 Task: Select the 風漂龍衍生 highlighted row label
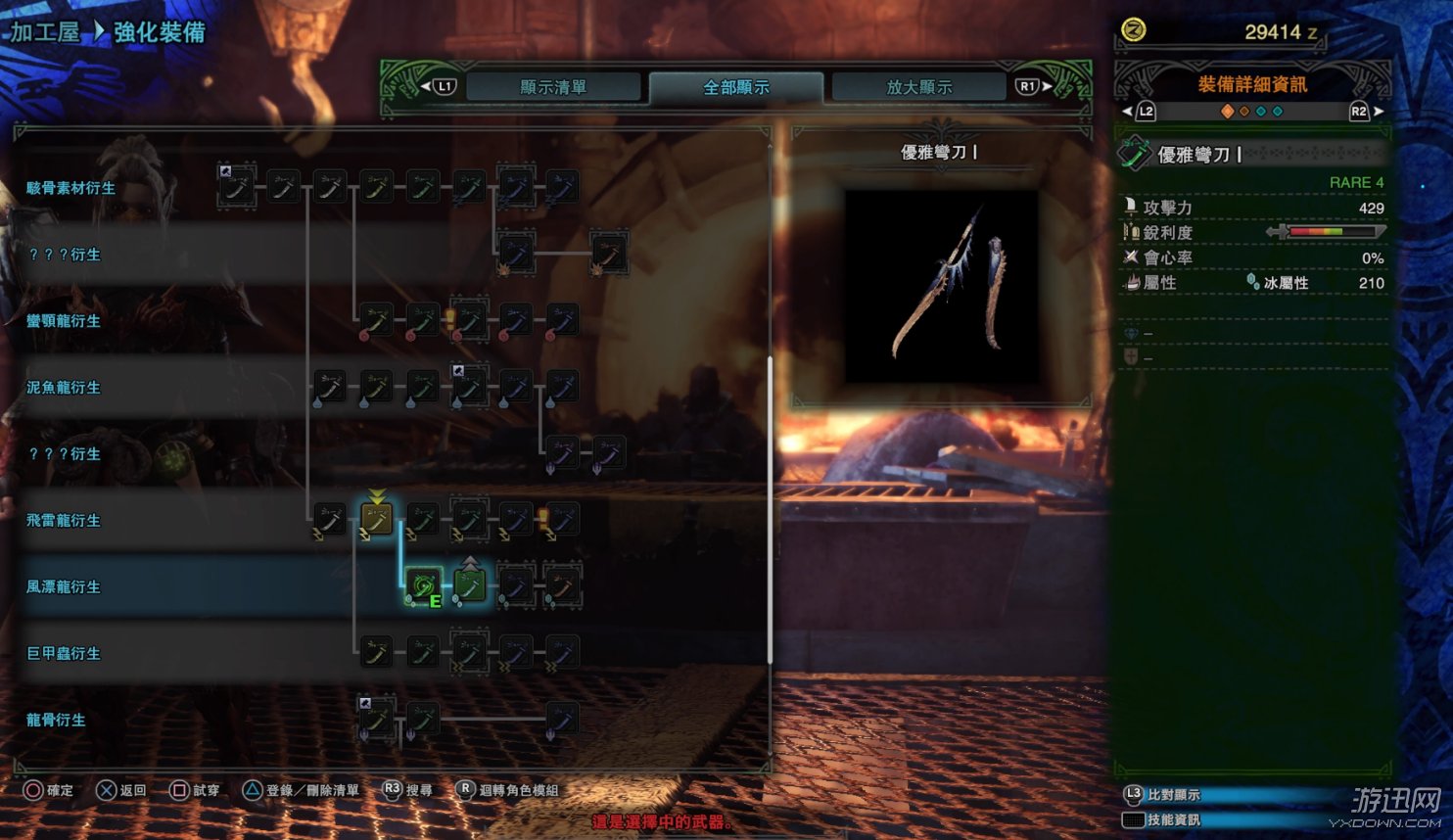(64, 587)
